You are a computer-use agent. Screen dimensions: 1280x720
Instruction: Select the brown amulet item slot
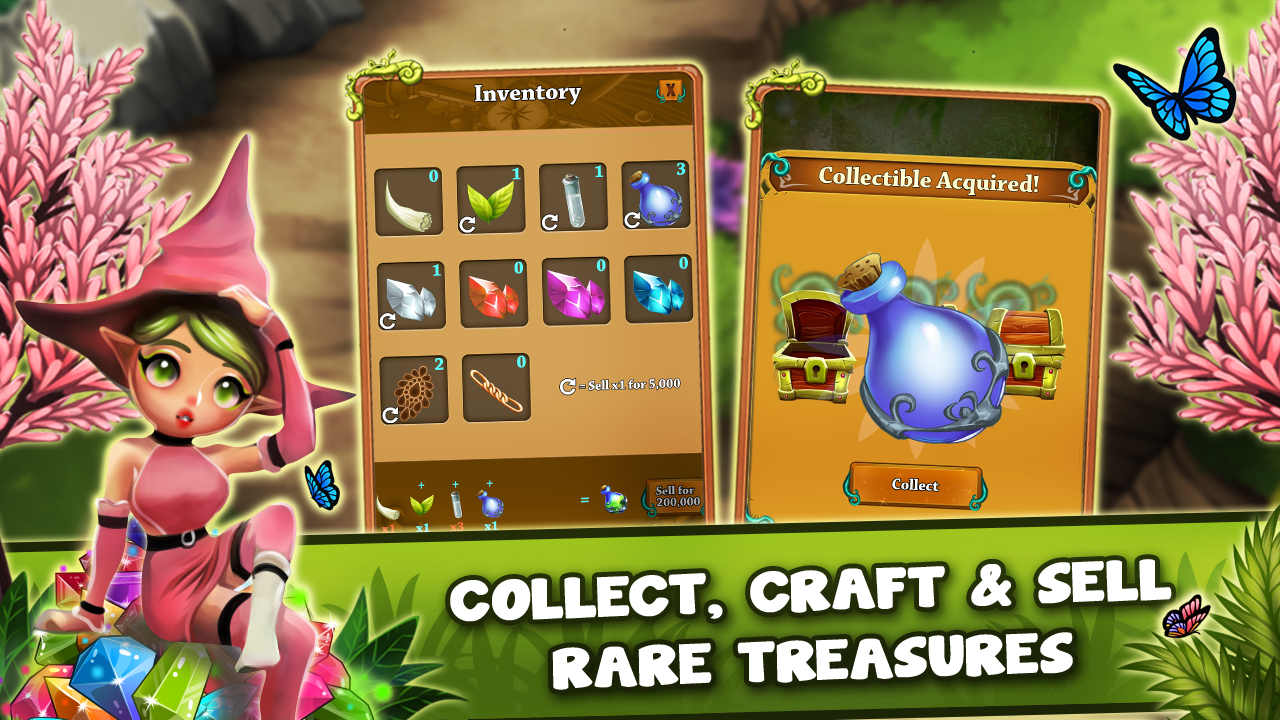[412, 390]
